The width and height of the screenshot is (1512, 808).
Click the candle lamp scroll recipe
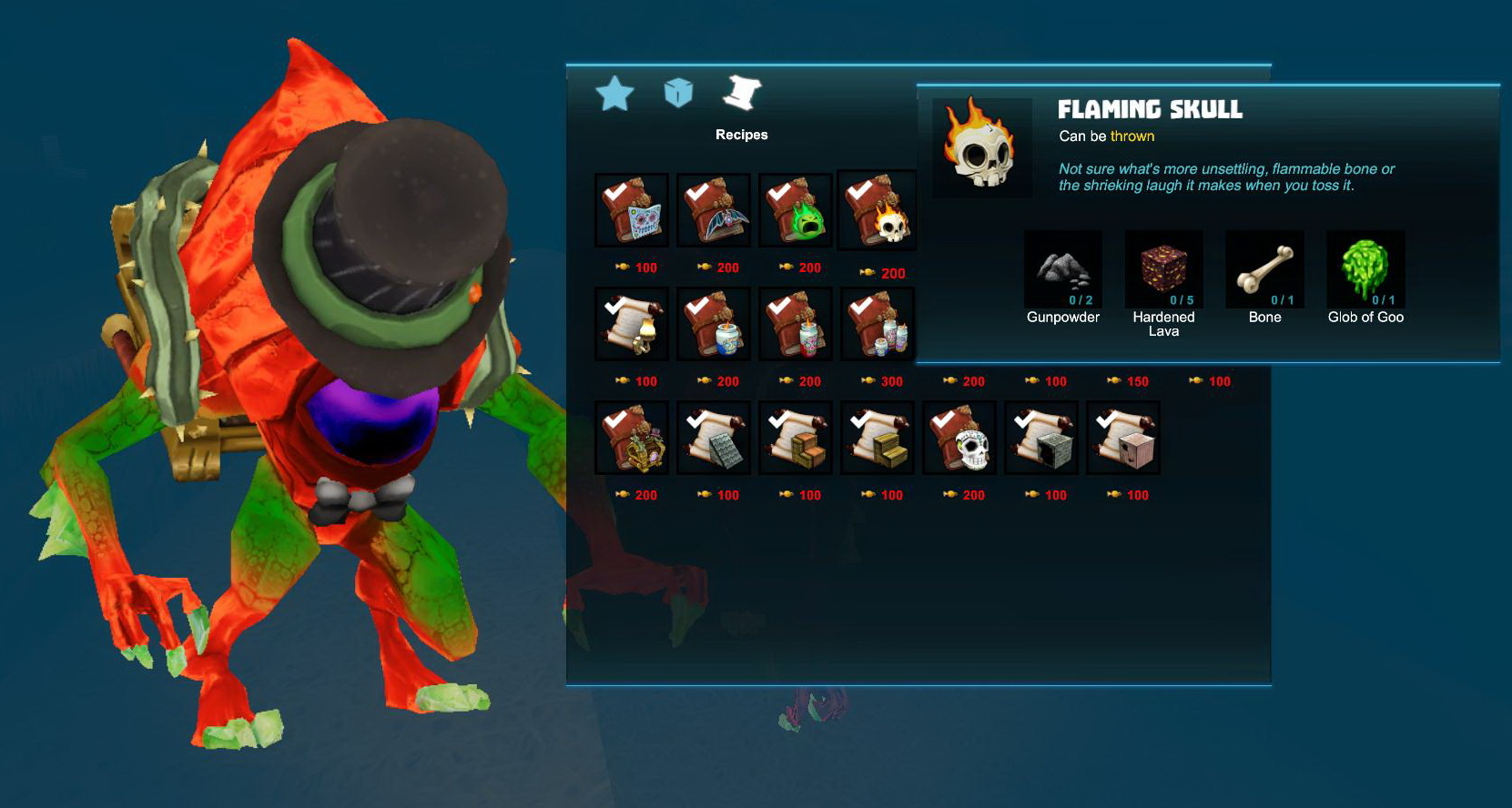coord(631,325)
